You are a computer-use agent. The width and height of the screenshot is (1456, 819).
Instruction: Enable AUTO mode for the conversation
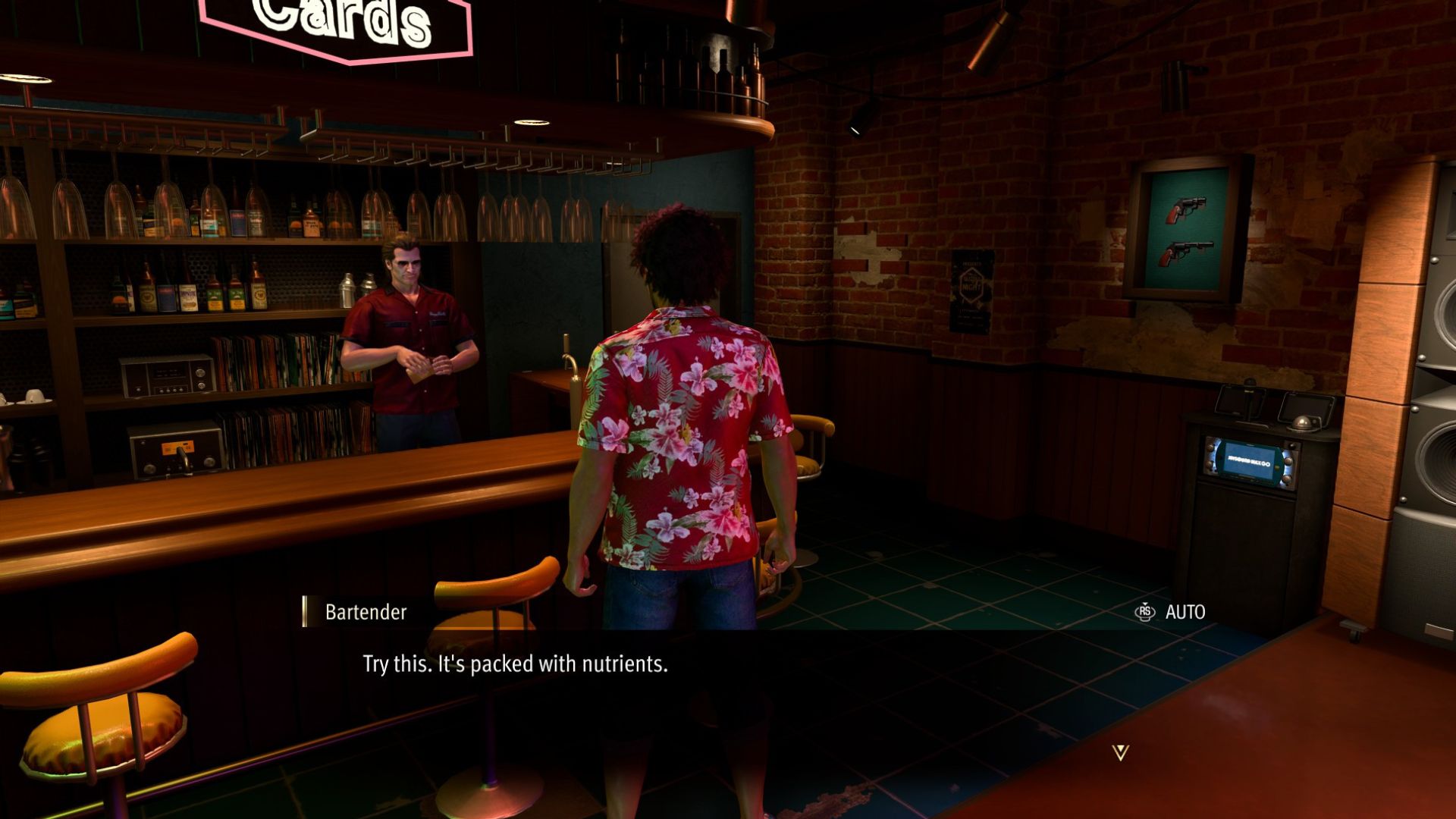click(x=1187, y=613)
